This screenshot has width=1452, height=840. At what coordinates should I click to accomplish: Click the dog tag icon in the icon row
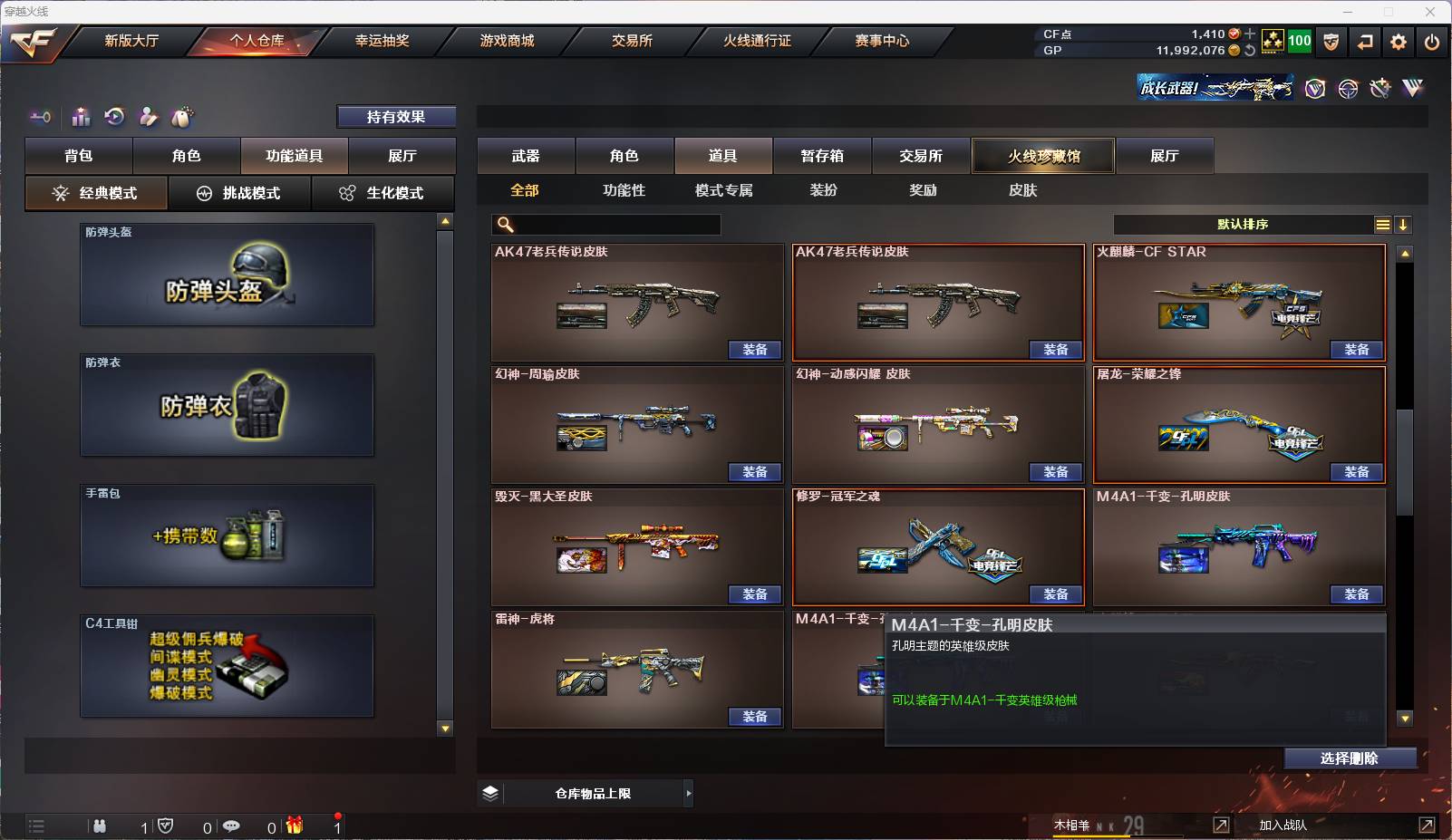(x=183, y=117)
